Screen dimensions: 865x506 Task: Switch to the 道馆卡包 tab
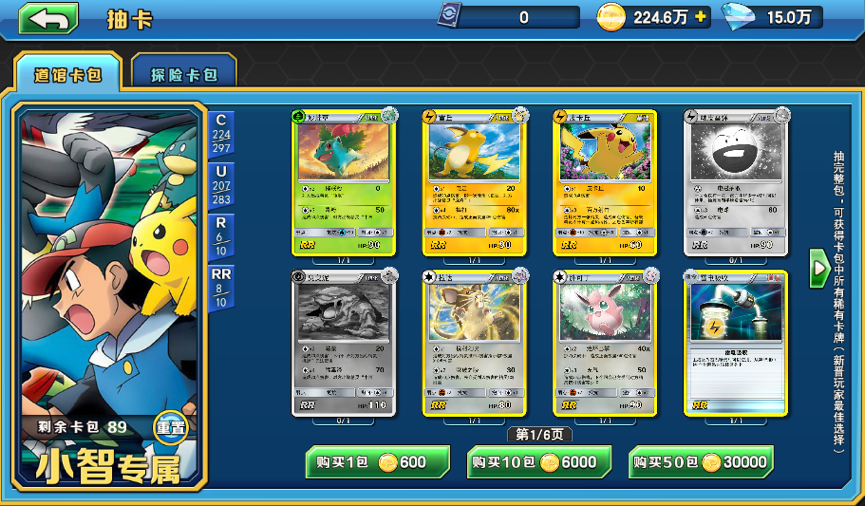pos(68,74)
